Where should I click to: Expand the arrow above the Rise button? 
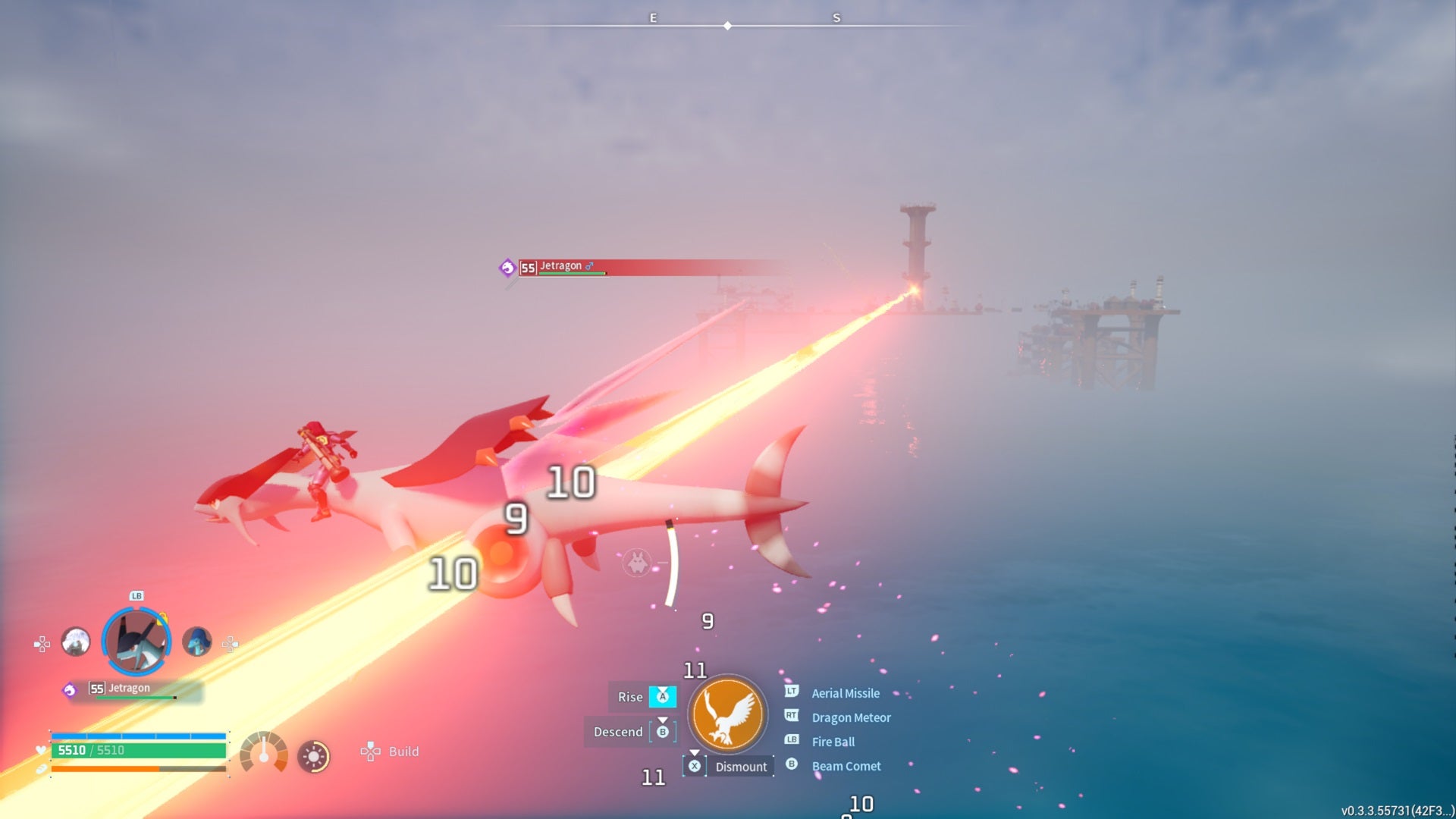coord(662,689)
